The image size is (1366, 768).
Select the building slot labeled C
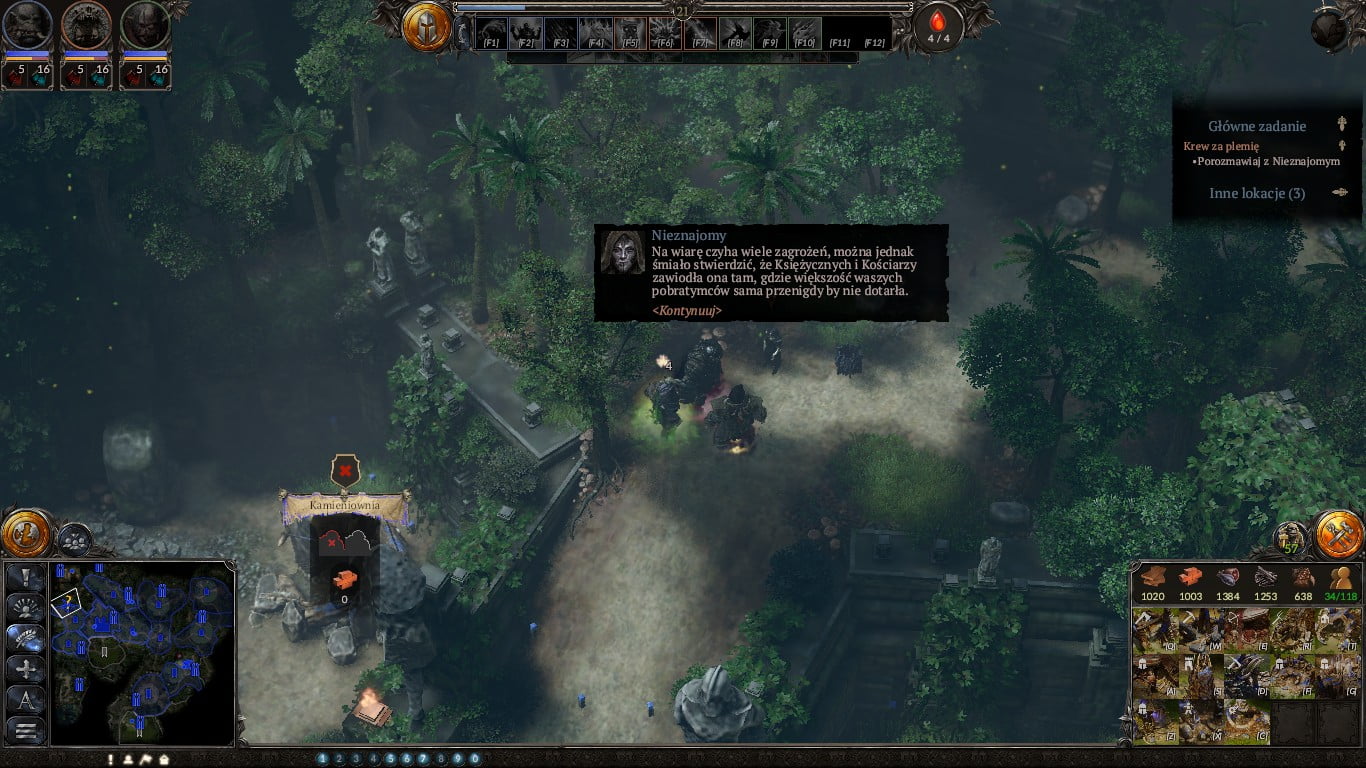1247,721
